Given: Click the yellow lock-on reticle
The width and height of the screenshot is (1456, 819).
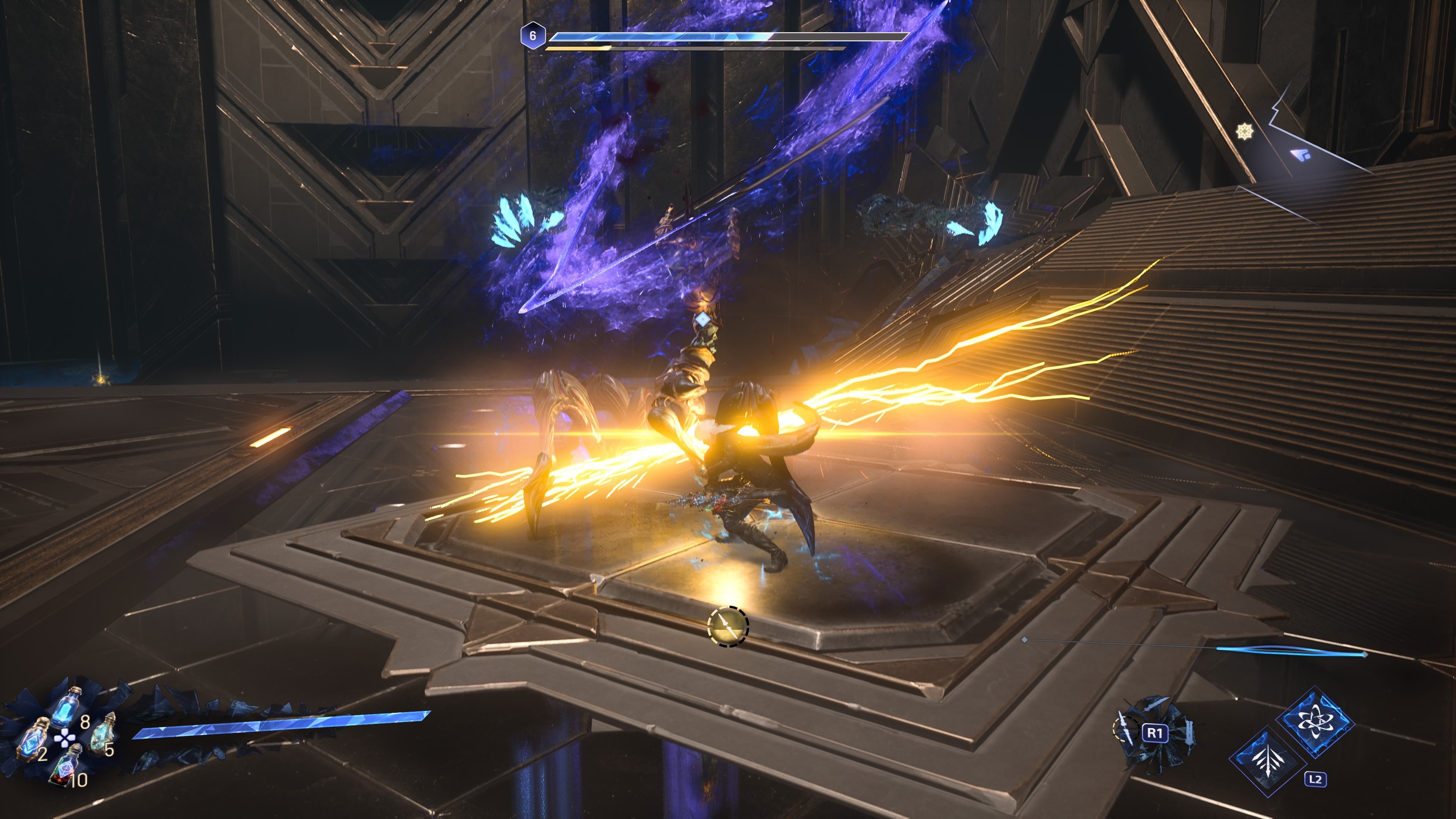Looking at the screenshot, I should coord(728,626).
